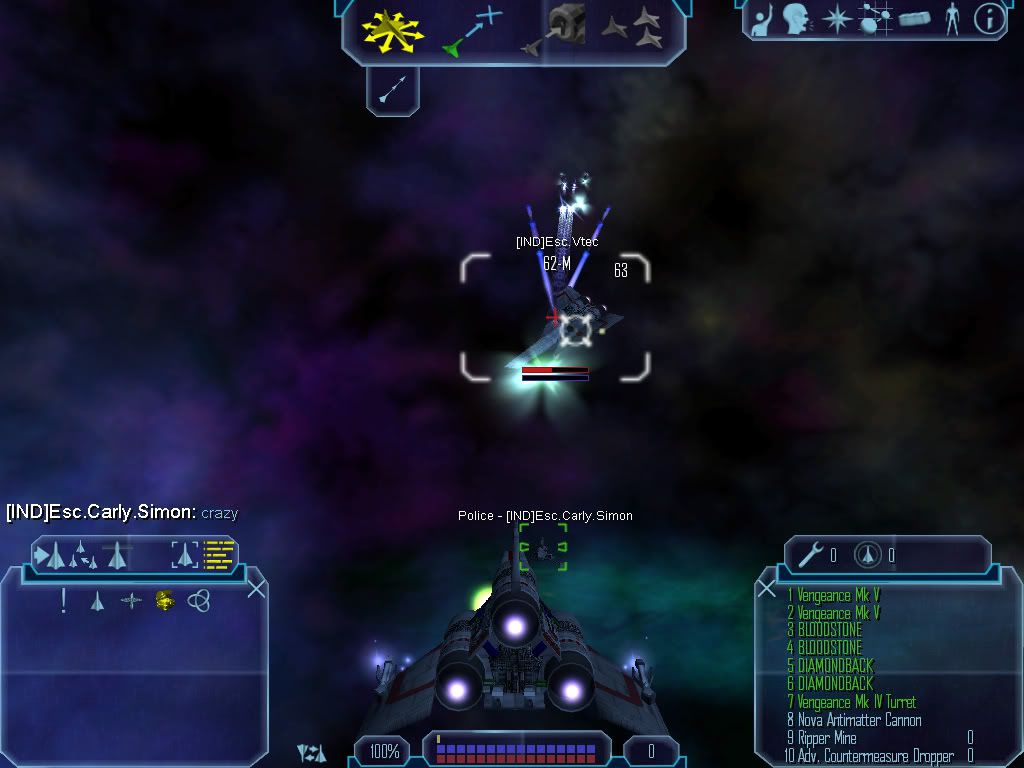Screen dimensions: 1024x768
Task: Select the yellow loot filter in the contact list
Action: point(165,601)
